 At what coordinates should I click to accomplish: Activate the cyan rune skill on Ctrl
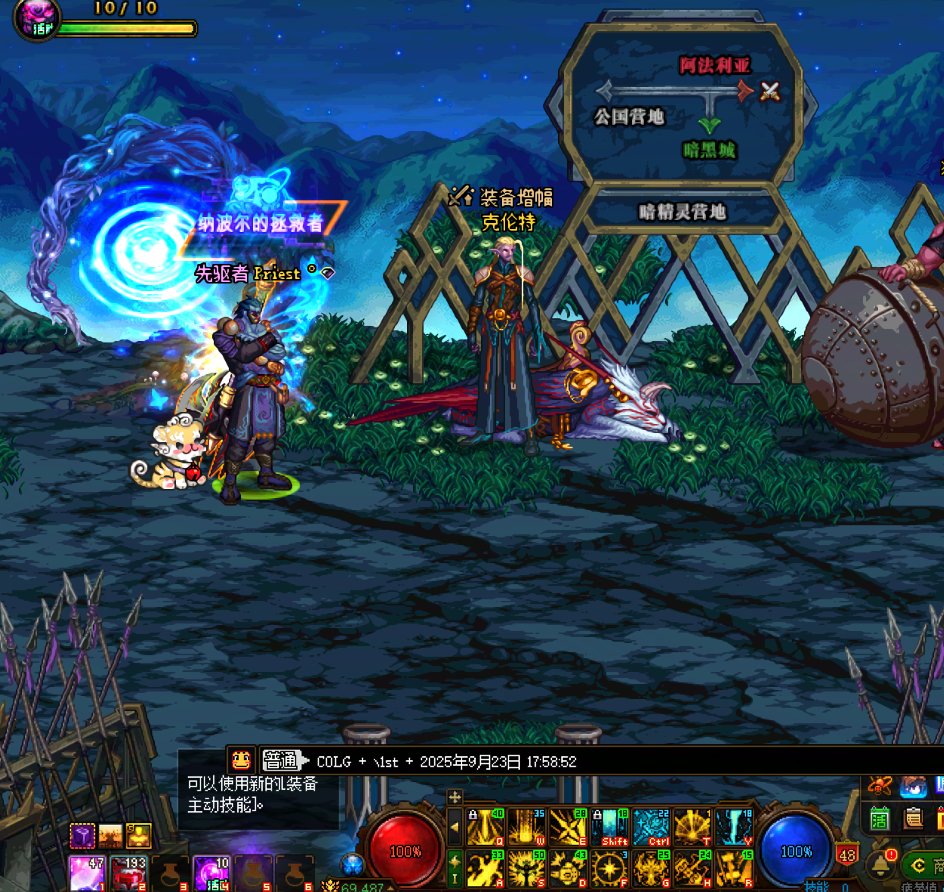click(651, 828)
